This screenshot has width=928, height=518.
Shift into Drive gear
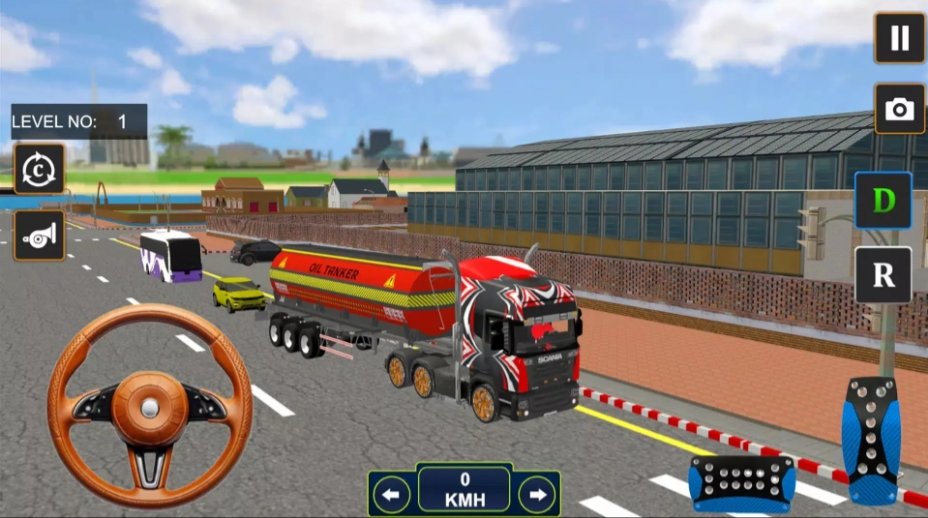pos(883,200)
